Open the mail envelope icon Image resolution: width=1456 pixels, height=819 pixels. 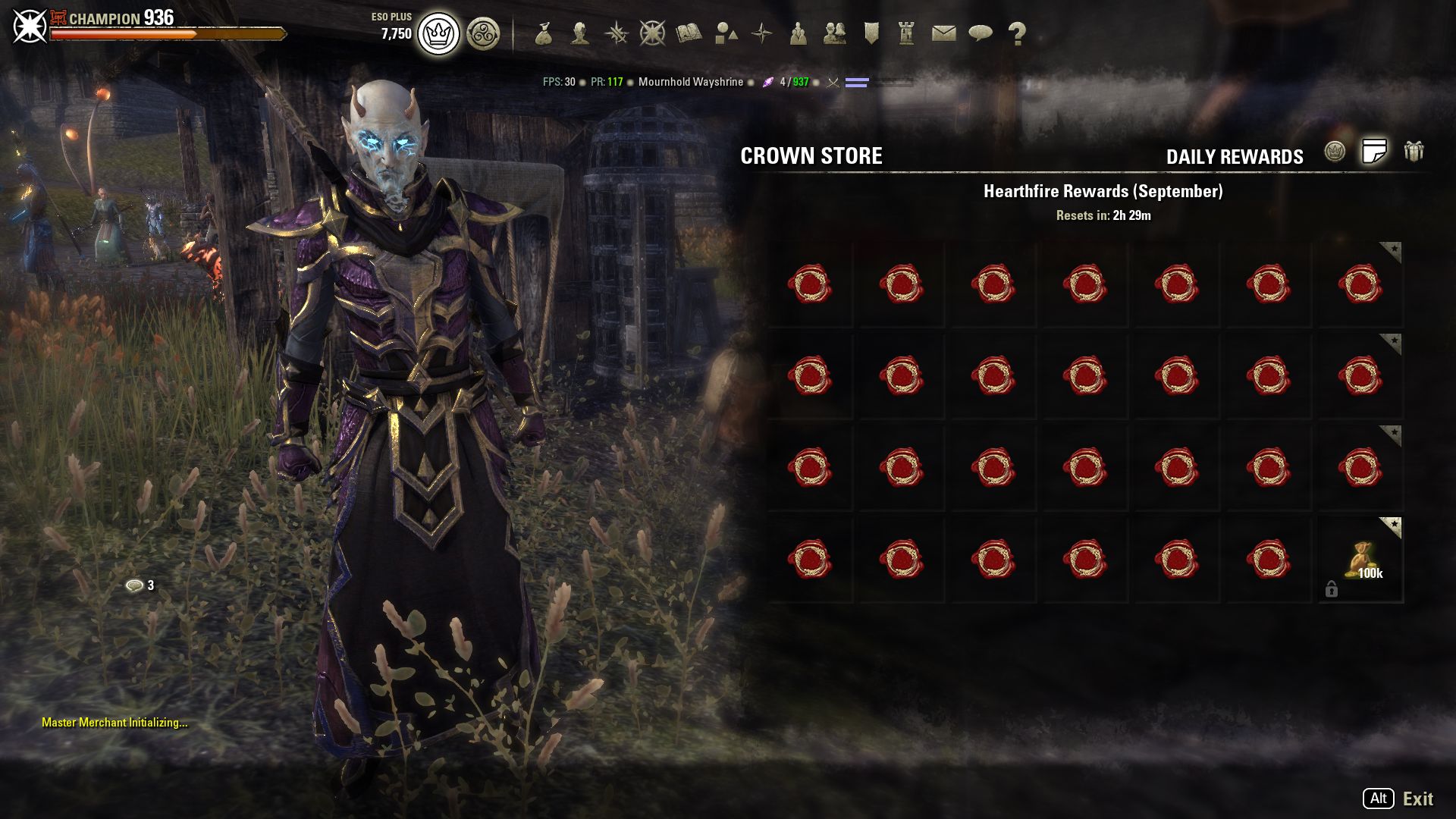[x=943, y=33]
